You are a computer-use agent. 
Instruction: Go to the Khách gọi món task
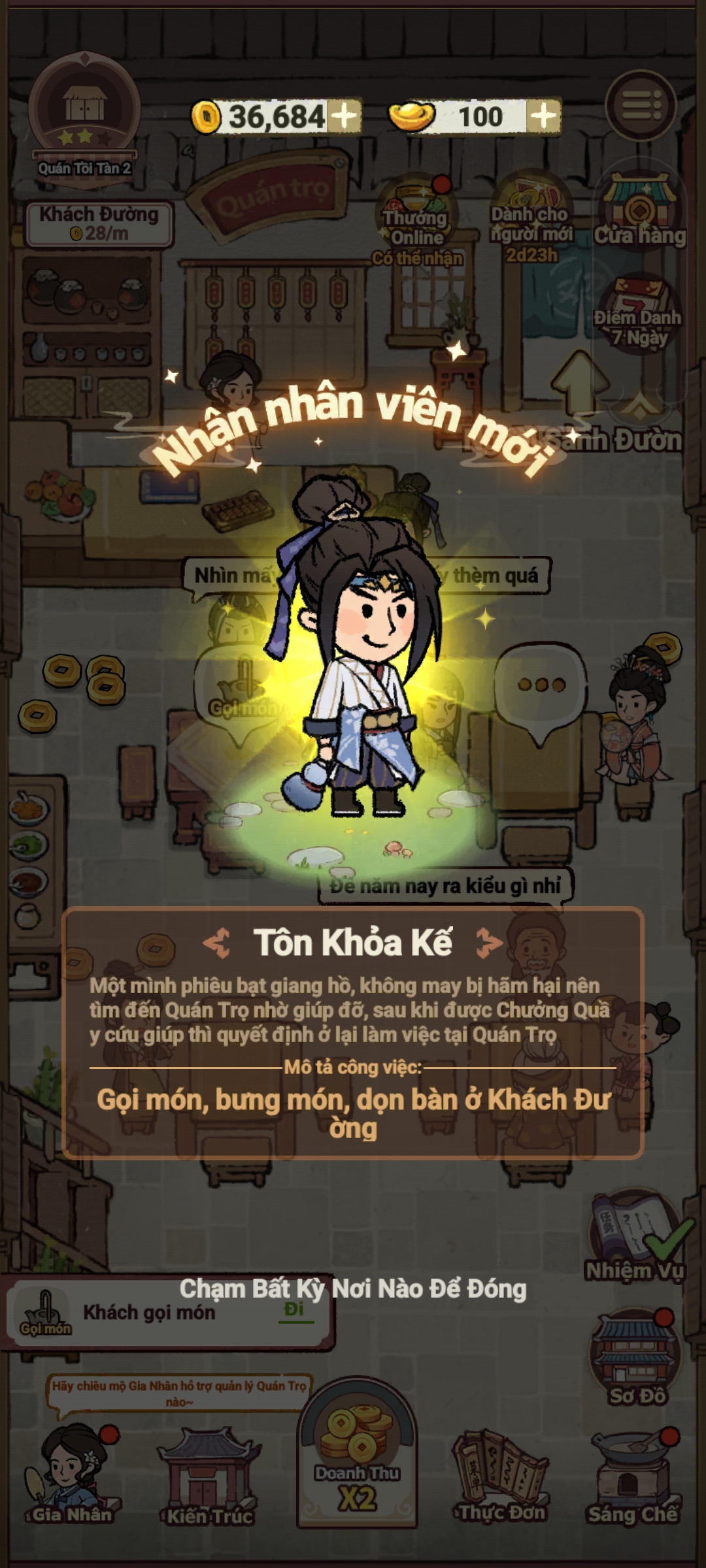click(x=294, y=1310)
